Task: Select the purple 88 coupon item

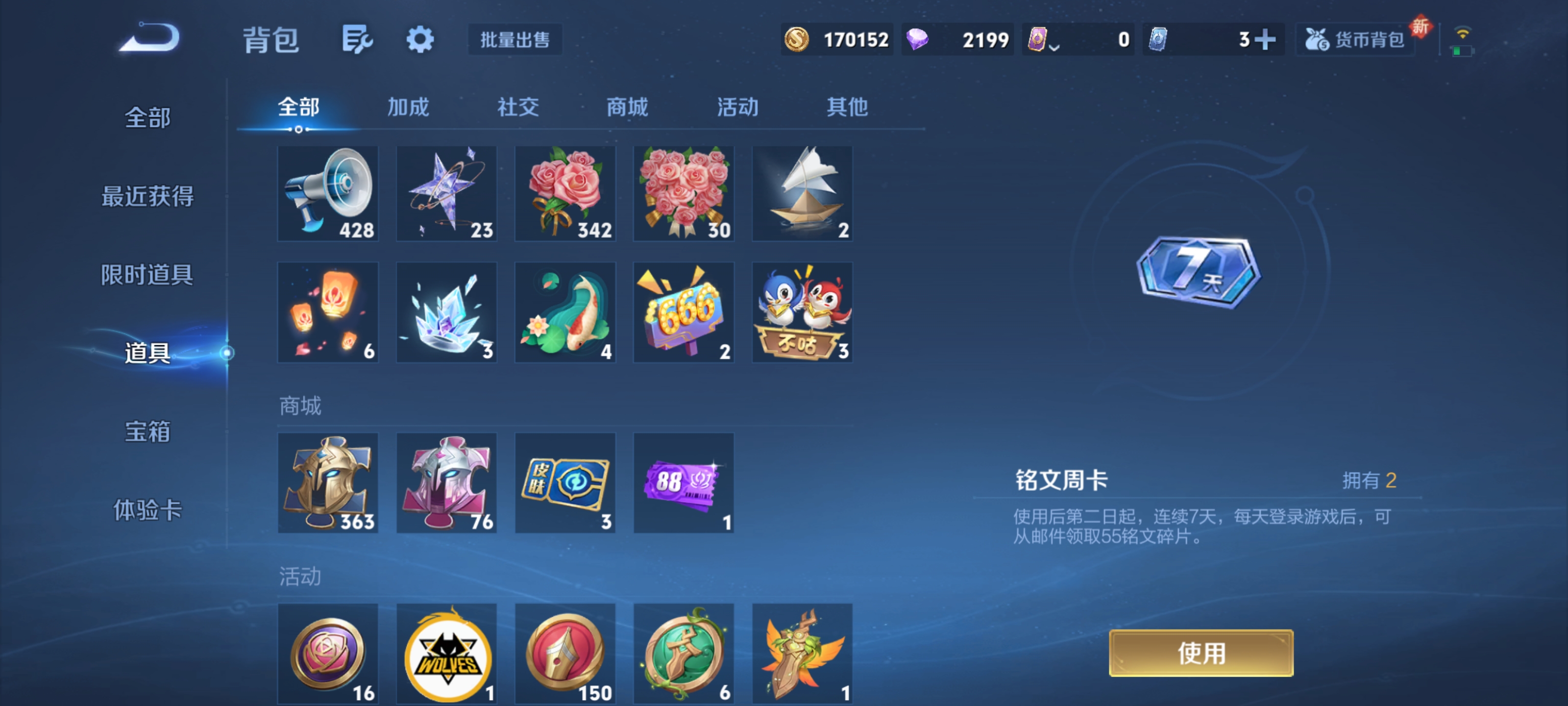Action: coord(683,482)
